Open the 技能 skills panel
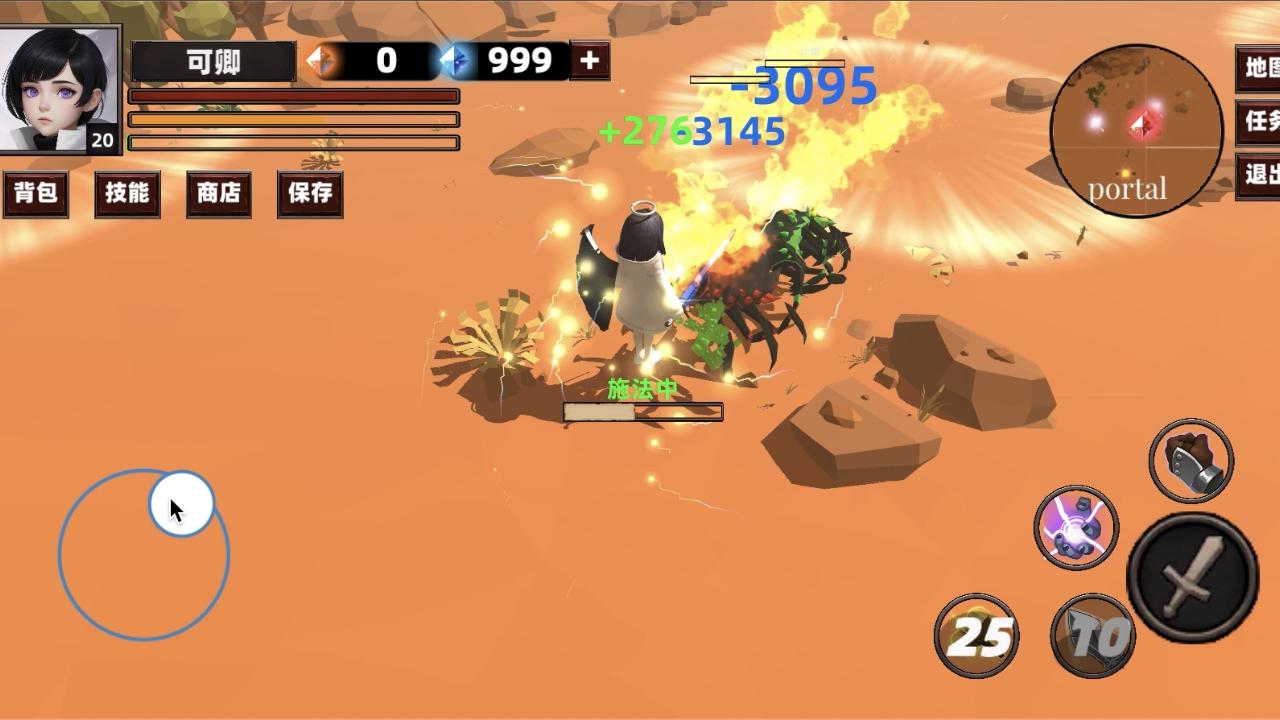This screenshot has height=720, width=1280. coord(127,193)
